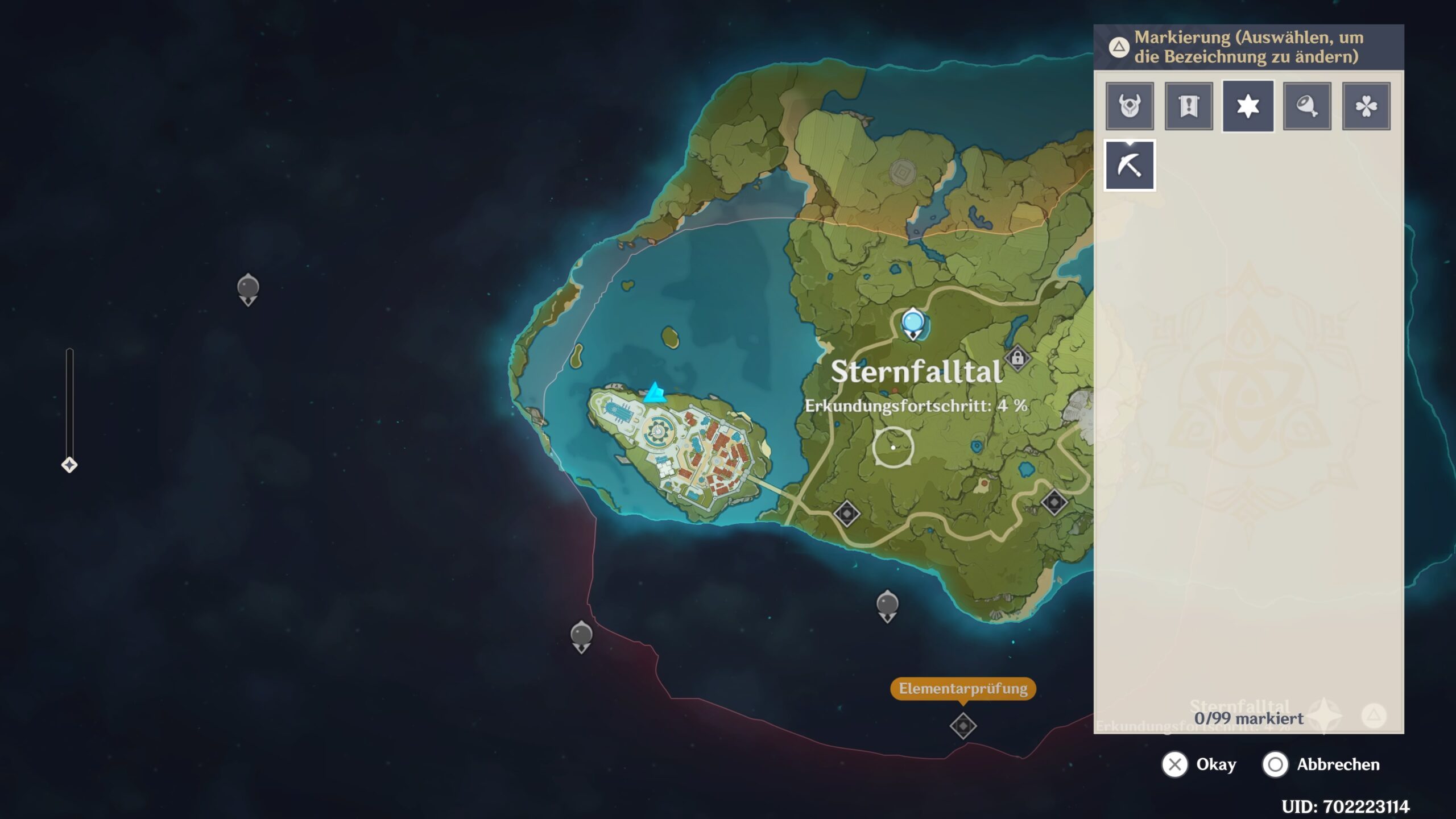
Task: Choose the exclamation banner marker icon
Action: (1189, 106)
